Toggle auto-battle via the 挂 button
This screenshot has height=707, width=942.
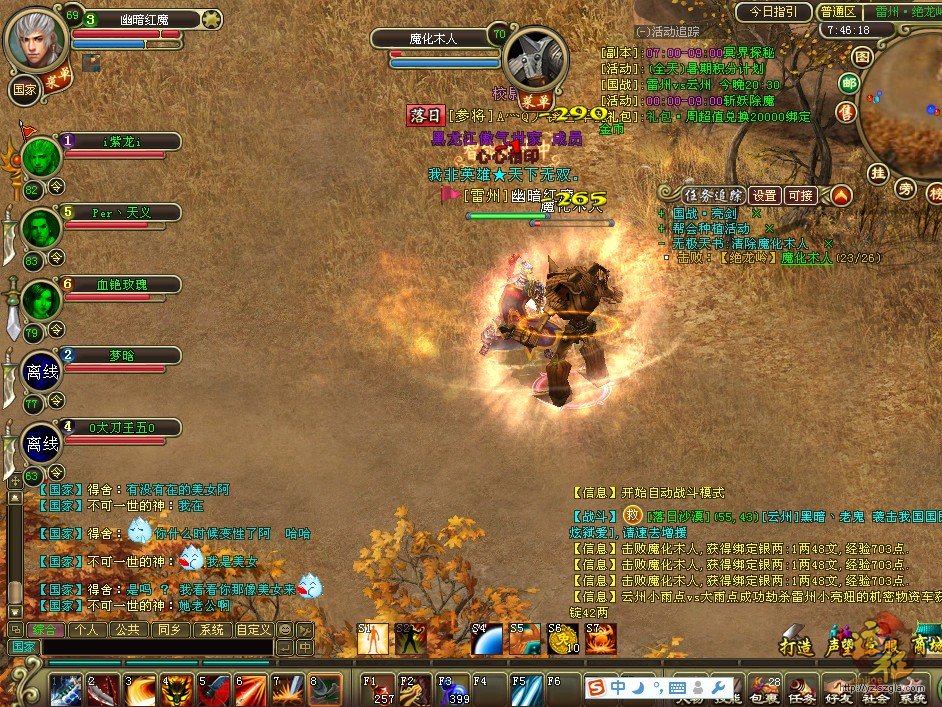pos(878,174)
